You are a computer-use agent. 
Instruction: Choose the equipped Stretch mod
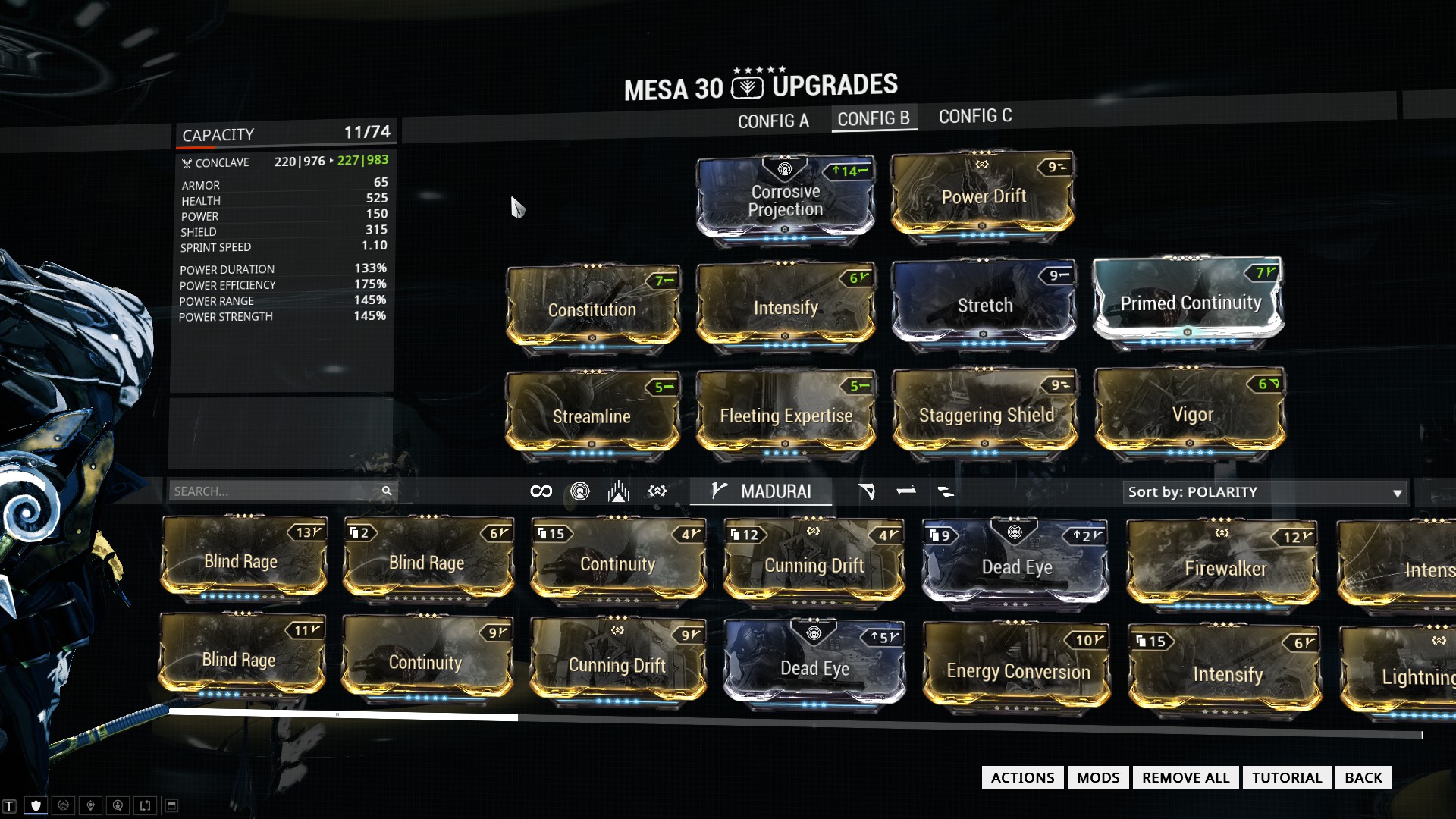pyautogui.click(x=984, y=305)
